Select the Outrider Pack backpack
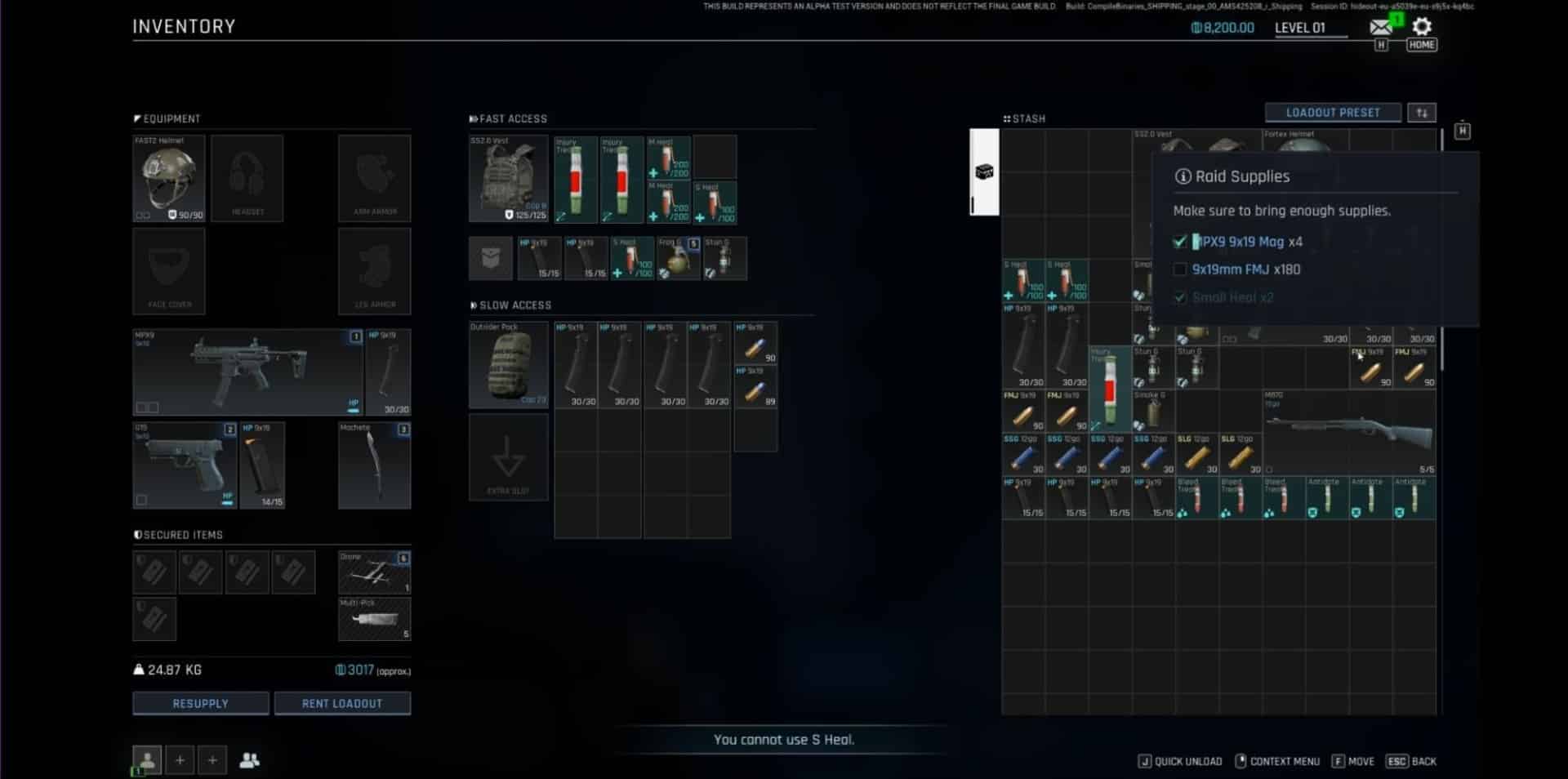Viewport: 1568px width, 779px height. coord(508,365)
